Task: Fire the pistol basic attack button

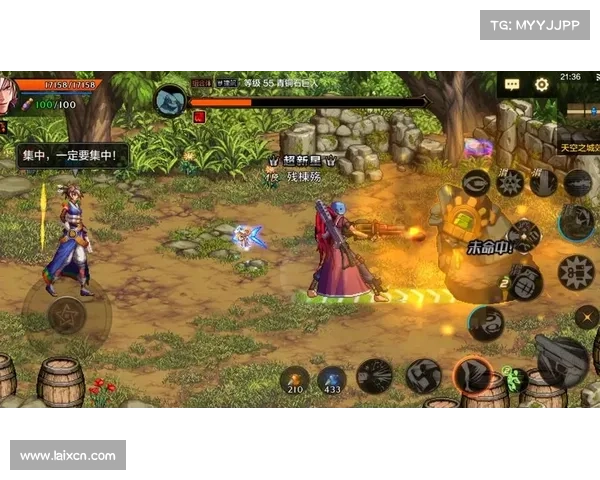Action: point(562,358)
